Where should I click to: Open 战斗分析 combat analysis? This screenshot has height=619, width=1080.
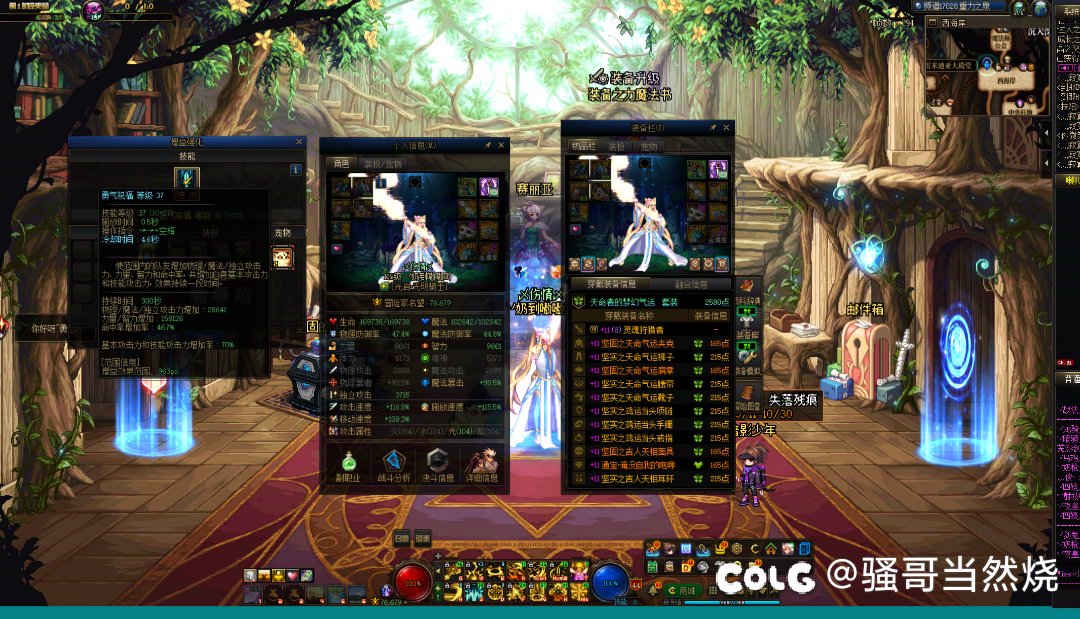[x=395, y=466]
